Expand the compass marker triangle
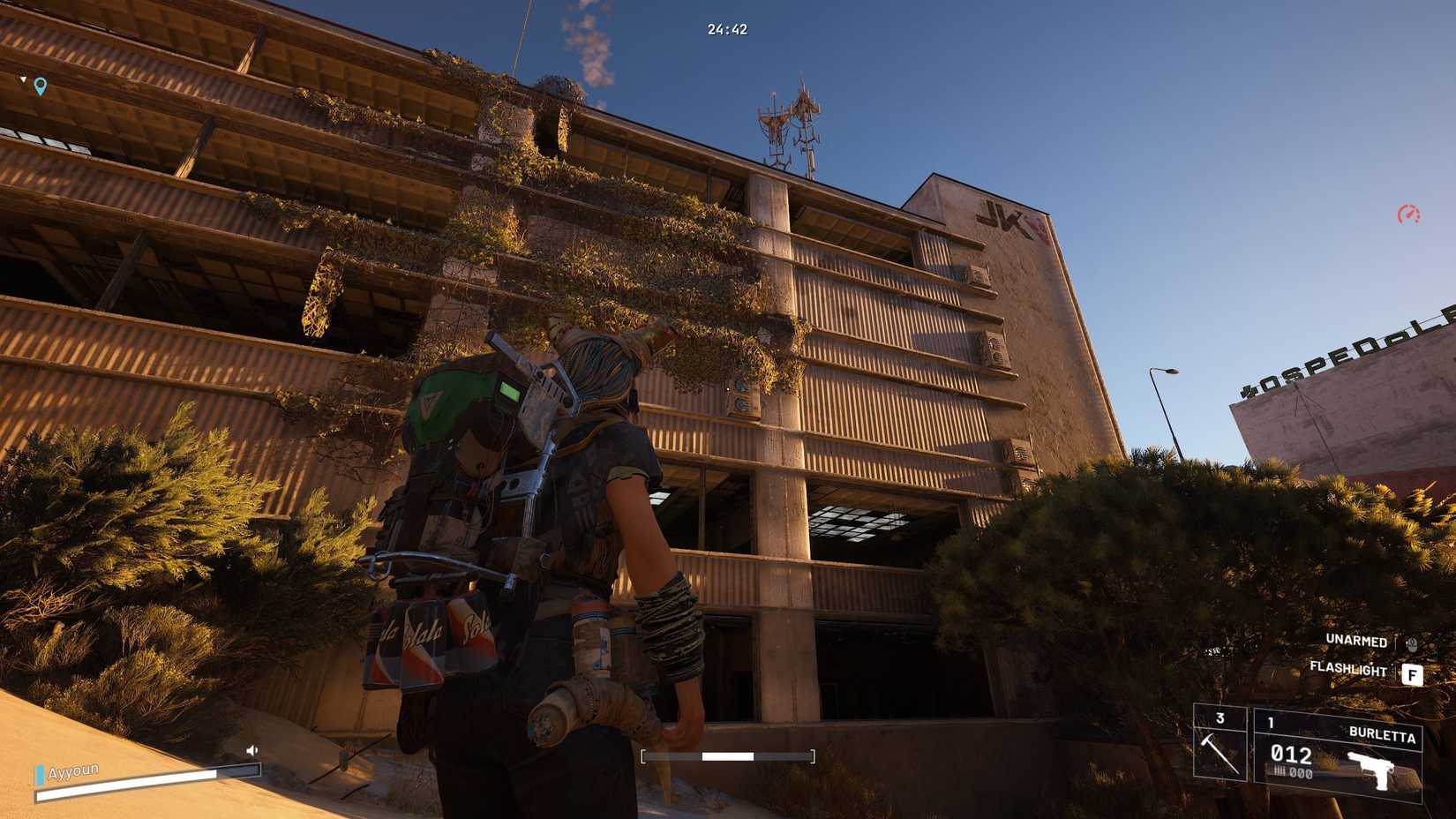The height and width of the screenshot is (819, 1456). [21, 79]
